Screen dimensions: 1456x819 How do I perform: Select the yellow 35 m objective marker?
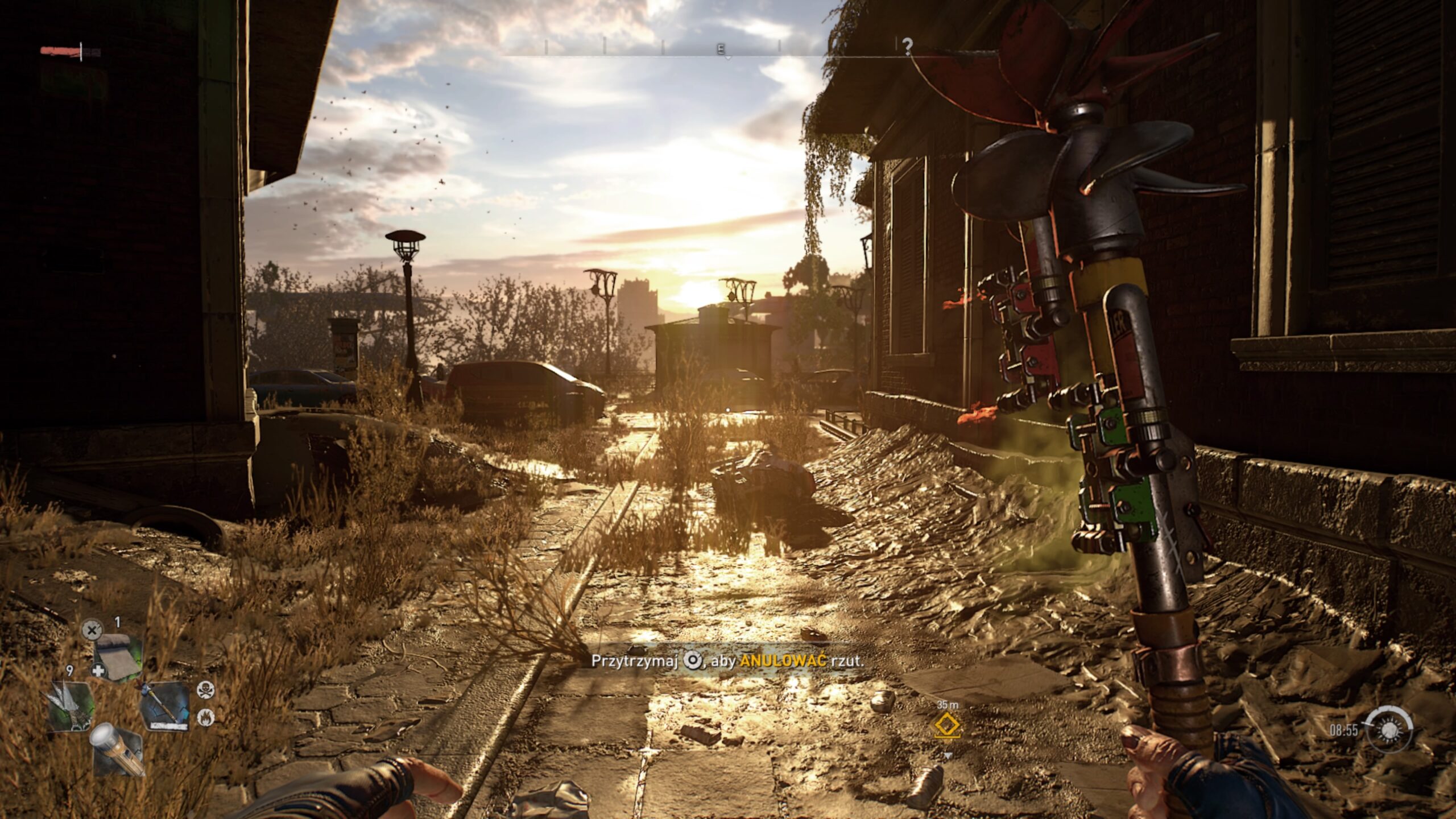948,726
